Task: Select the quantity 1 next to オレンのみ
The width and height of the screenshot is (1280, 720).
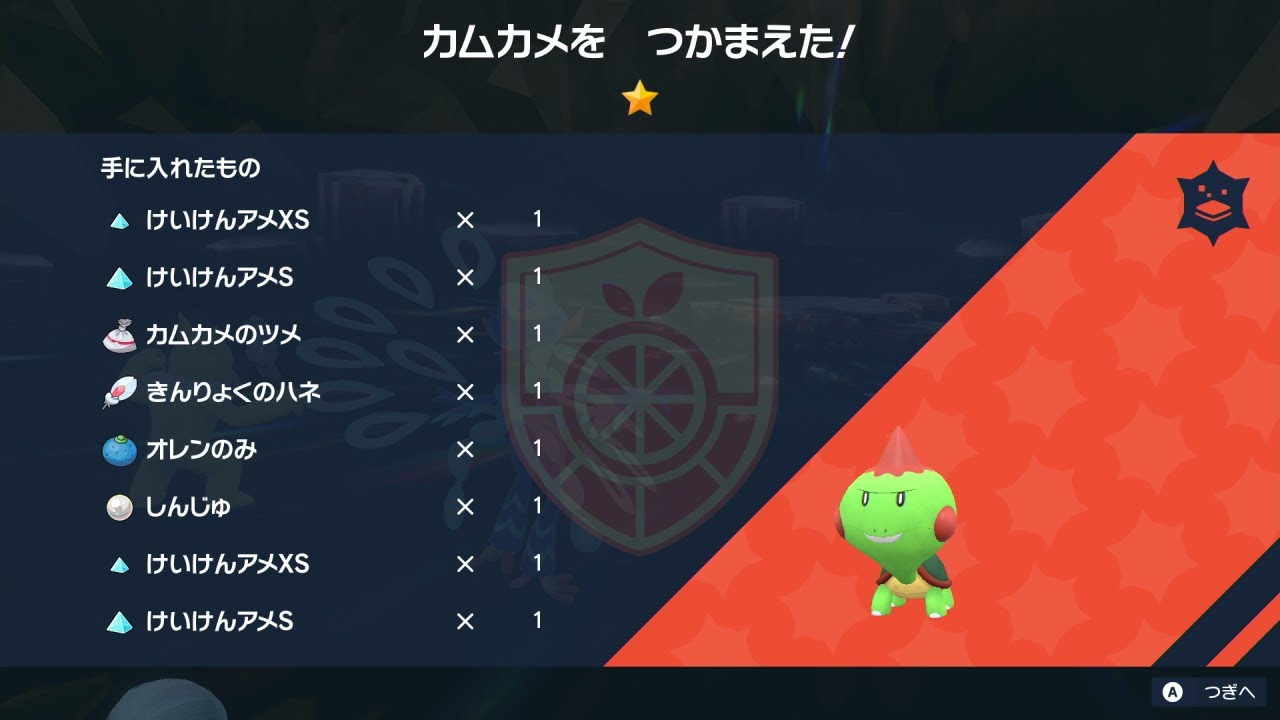Action: (x=538, y=450)
